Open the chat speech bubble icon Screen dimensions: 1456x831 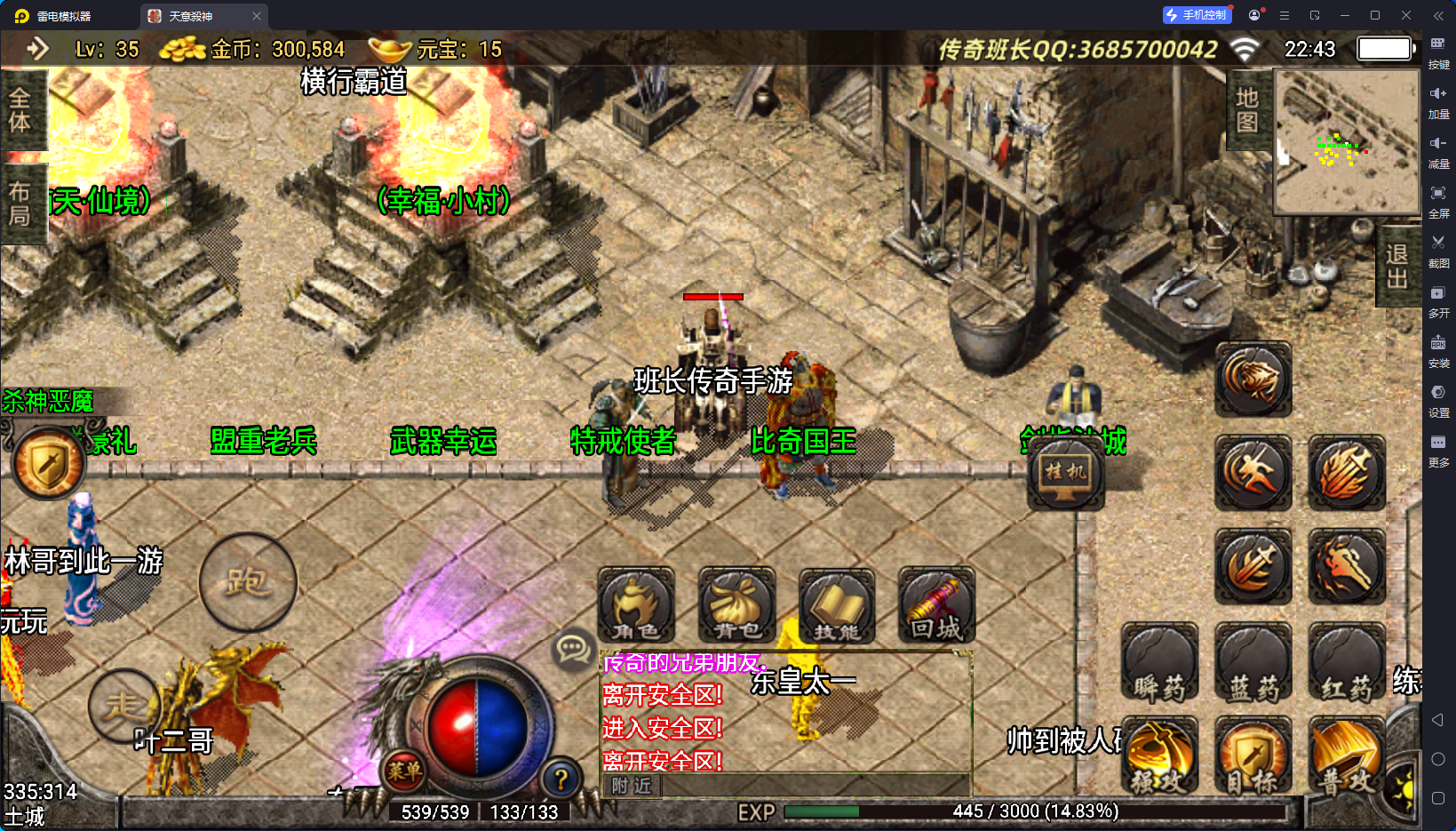click(x=572, y=650)
